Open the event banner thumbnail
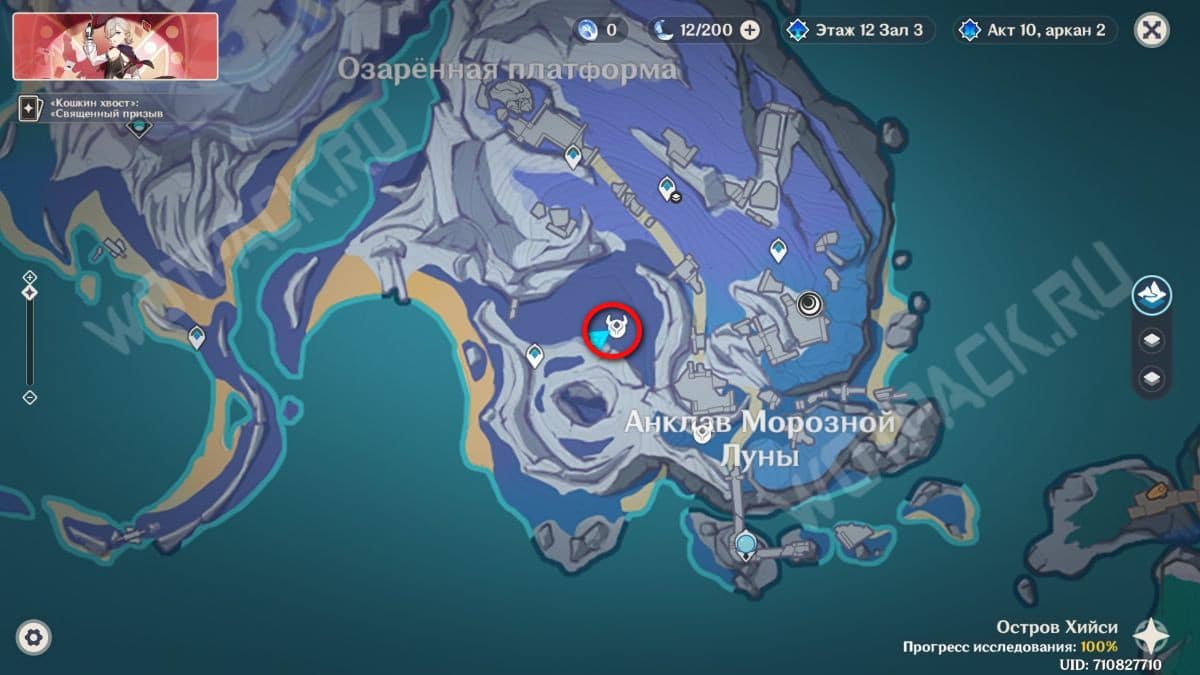This screenshot has height=675, width=1200. point(115,46)
